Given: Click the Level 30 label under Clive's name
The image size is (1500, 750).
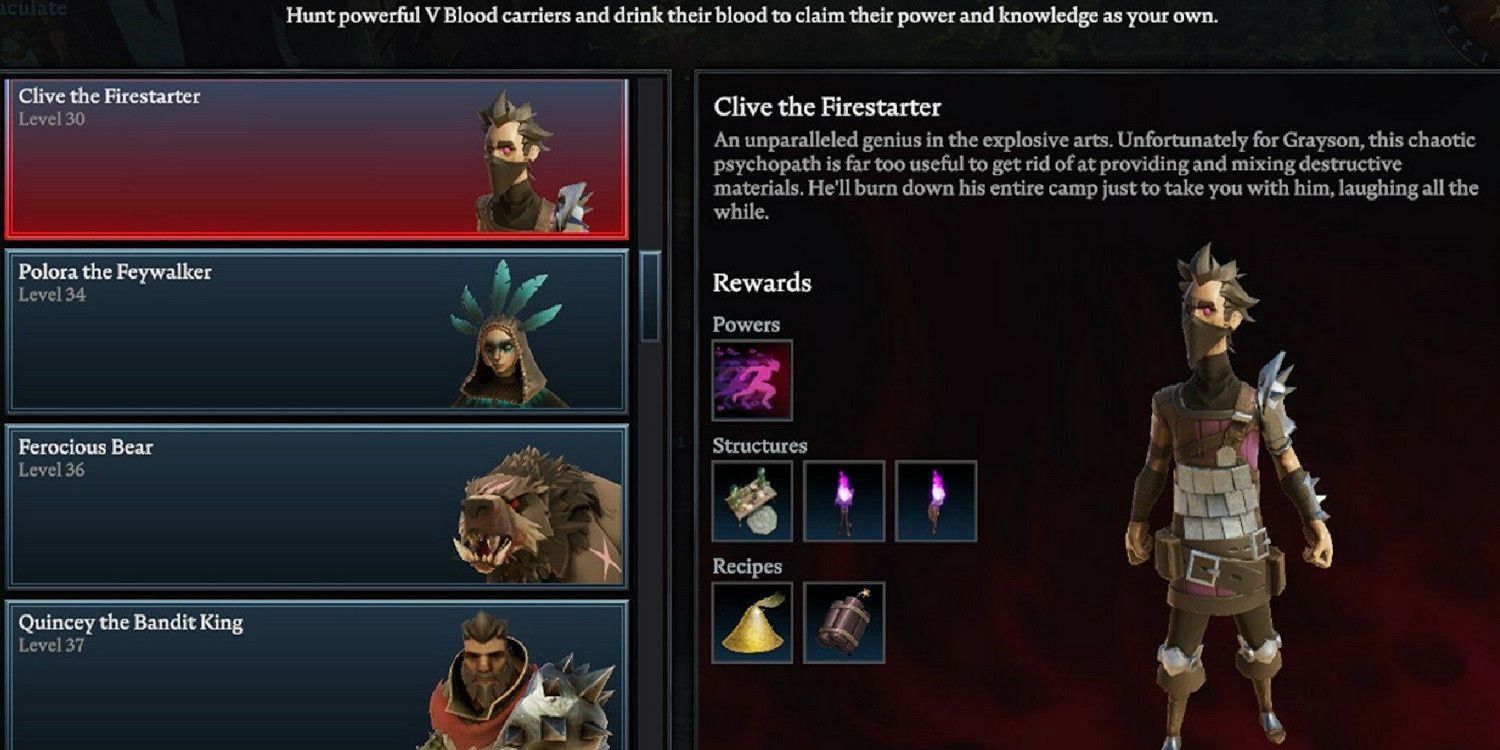Looking at the screenshot, I should (44, 121).
